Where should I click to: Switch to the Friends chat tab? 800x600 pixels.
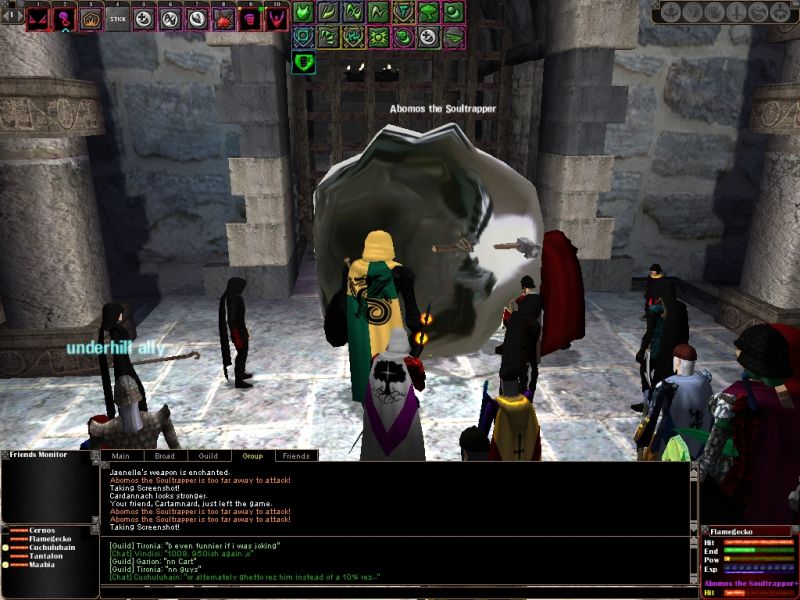tap(296, 456)
